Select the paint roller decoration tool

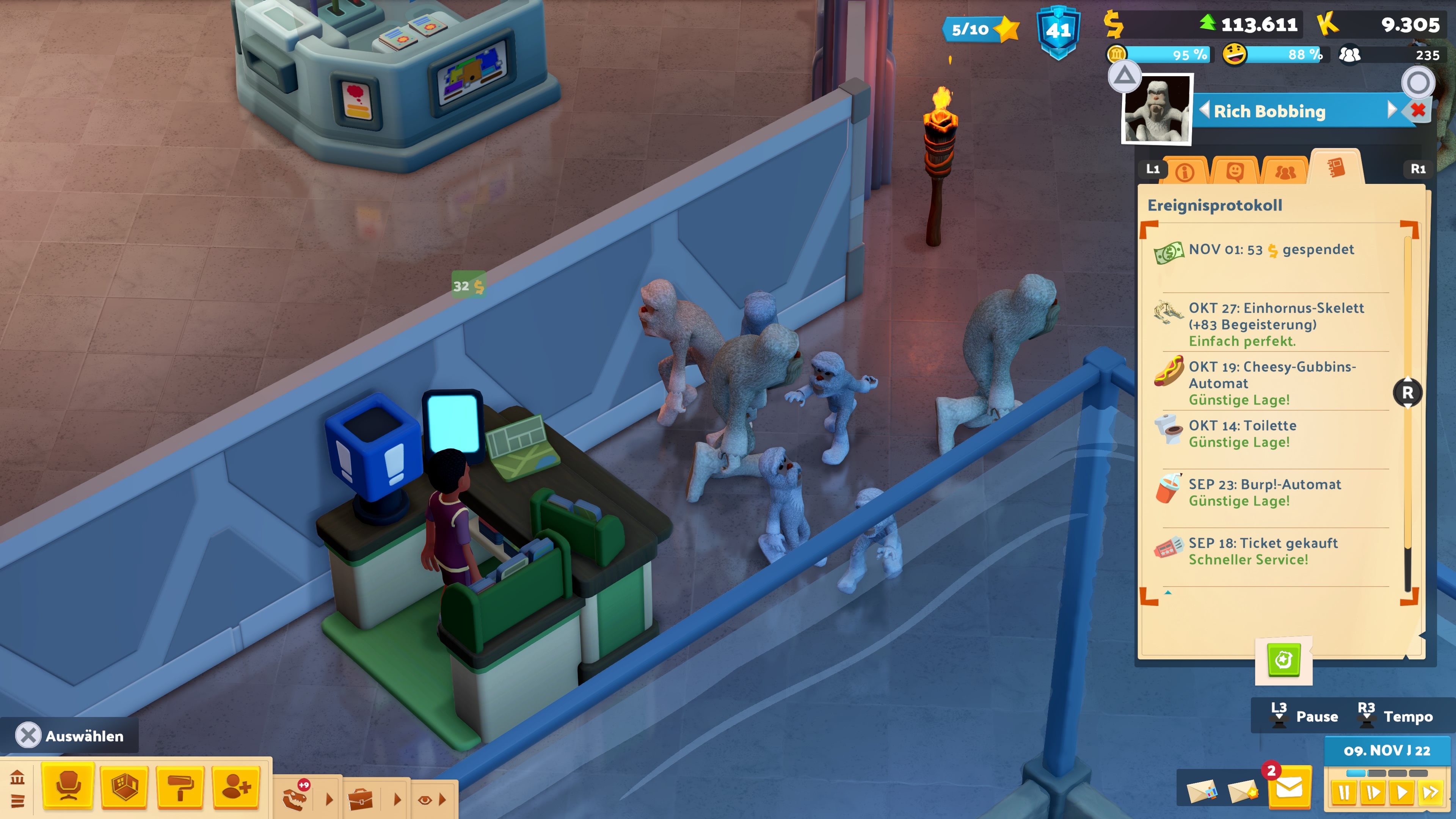tap(180, 787)
